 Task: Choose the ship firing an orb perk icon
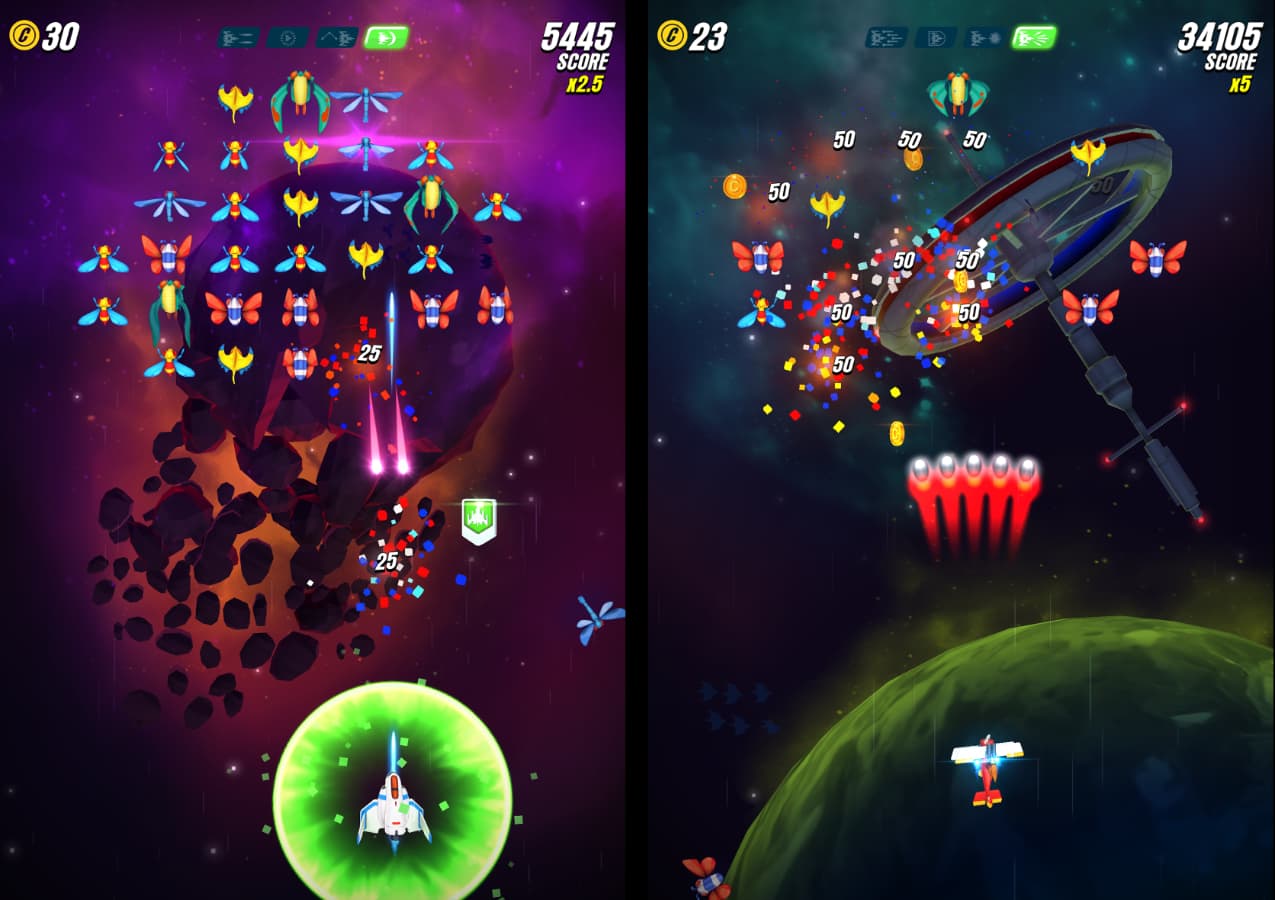(985, 38)
